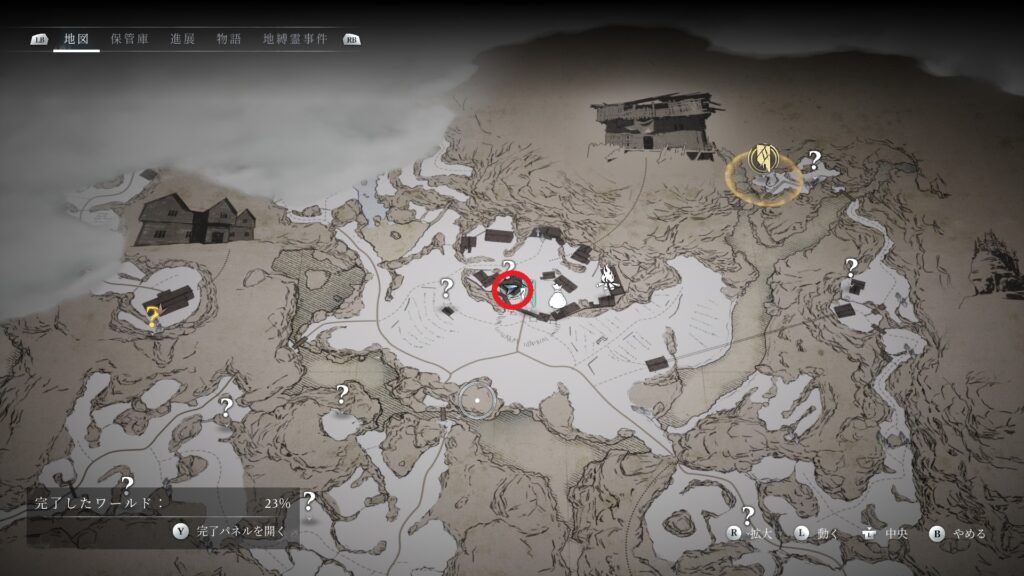
Task: Open the 完了パネルを開く completion panel
Action: (x=231, y=531)
